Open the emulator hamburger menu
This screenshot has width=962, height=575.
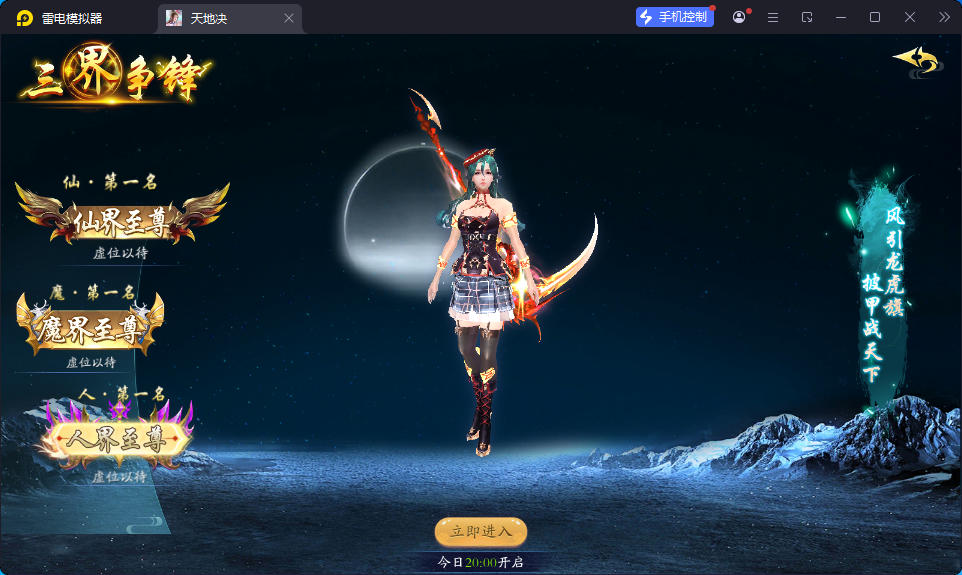pos(773,17)
